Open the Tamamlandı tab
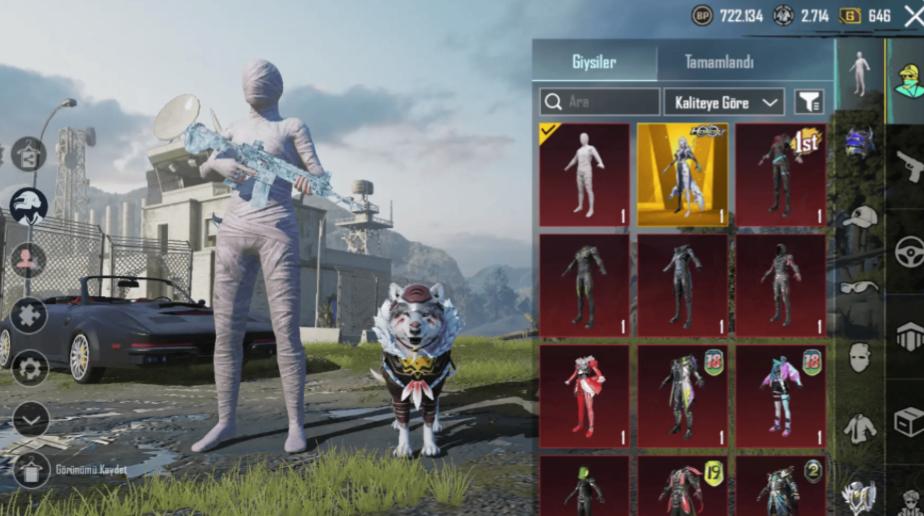924x516 pixels. tap(719, 62)
